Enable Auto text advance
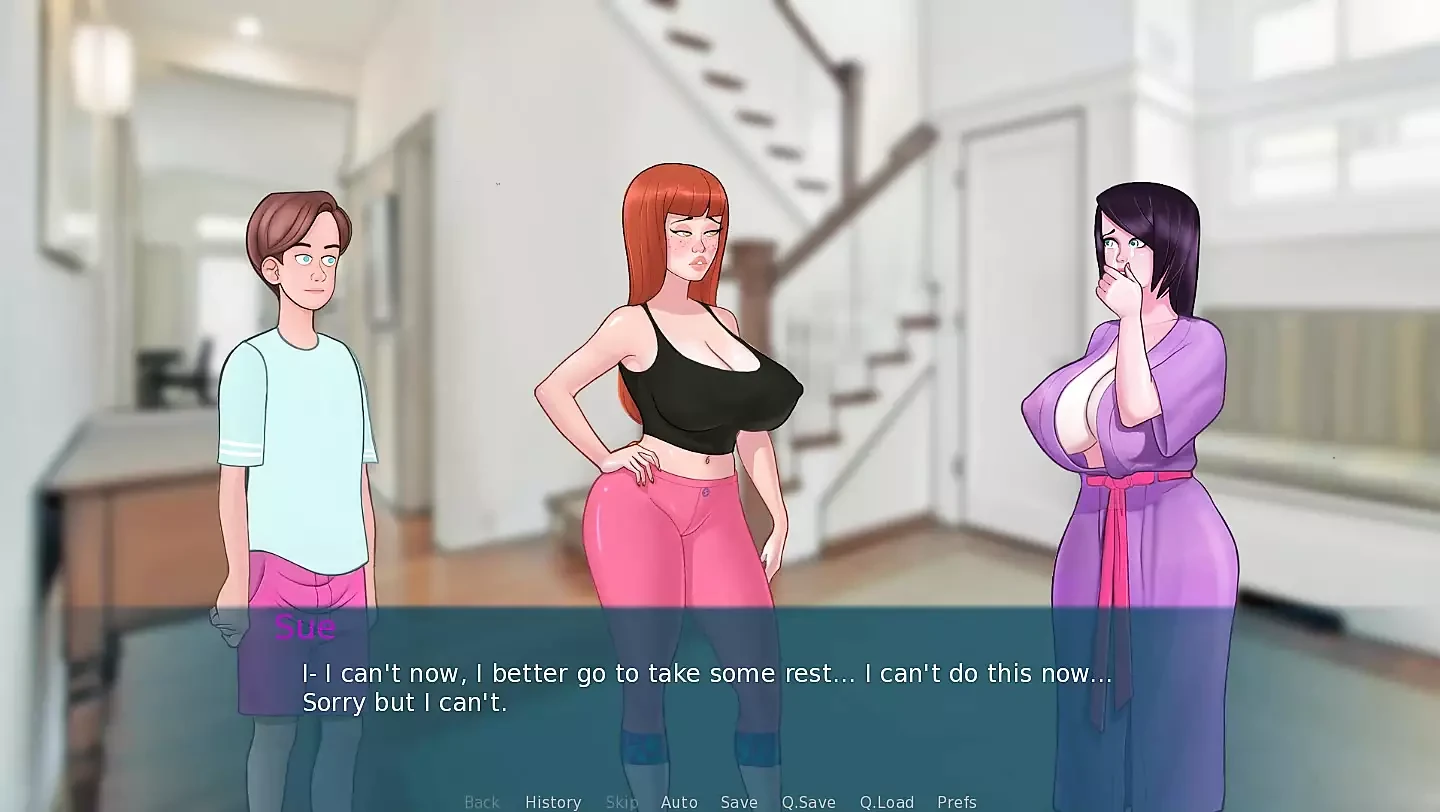1440x812 pixels. click(679, 802)
